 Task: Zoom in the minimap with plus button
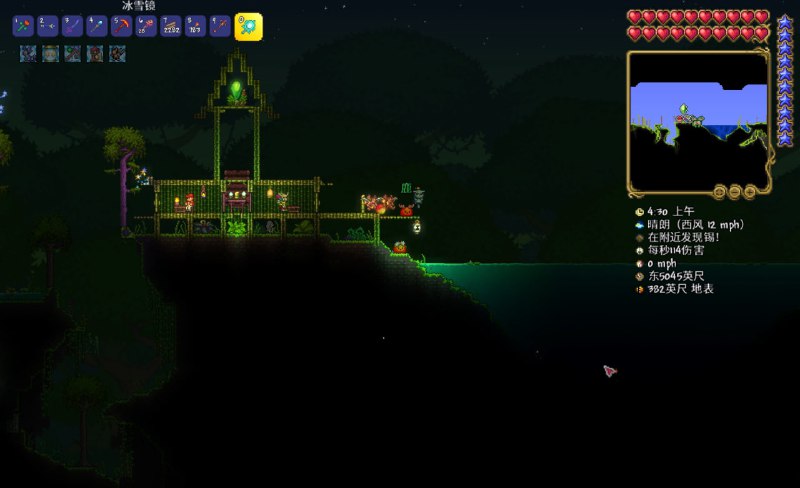748,191
